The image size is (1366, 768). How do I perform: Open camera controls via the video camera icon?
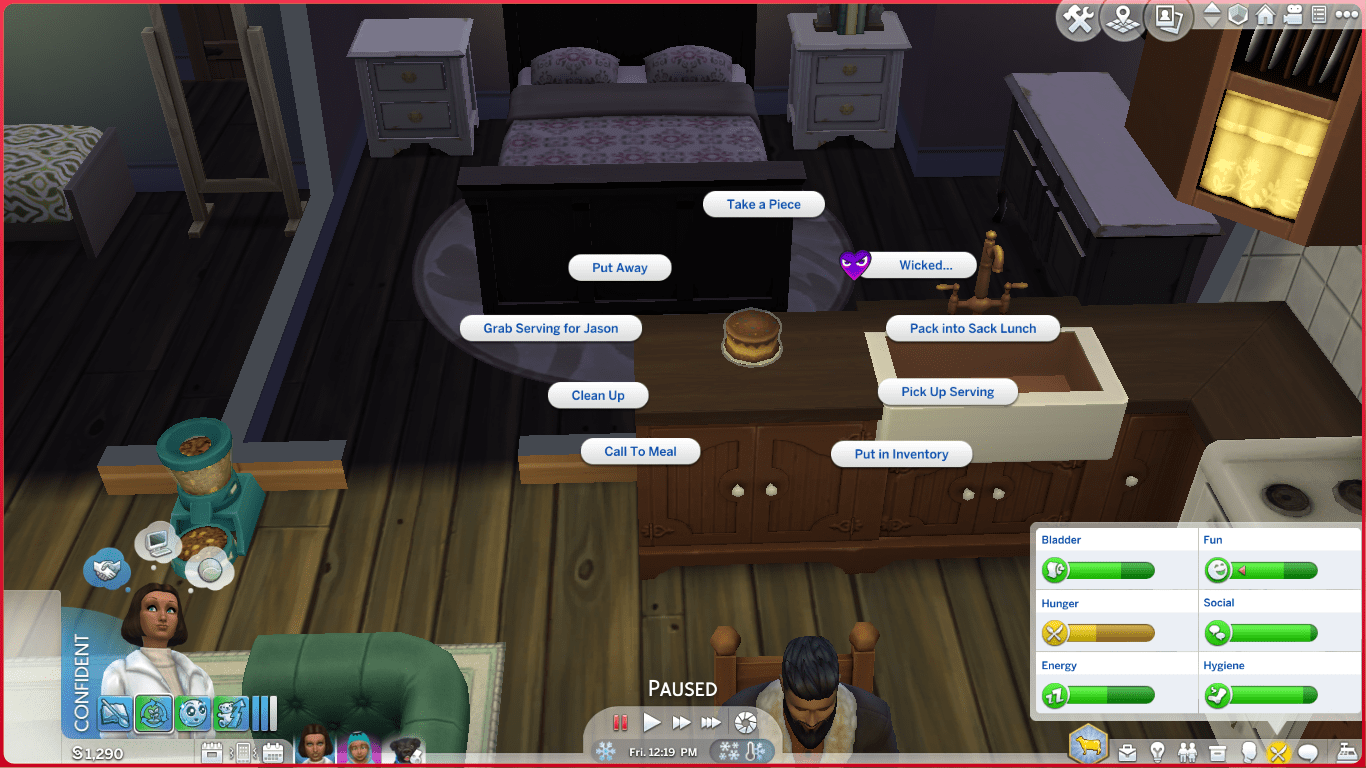pyautogui.click(x=1292, y=15)
